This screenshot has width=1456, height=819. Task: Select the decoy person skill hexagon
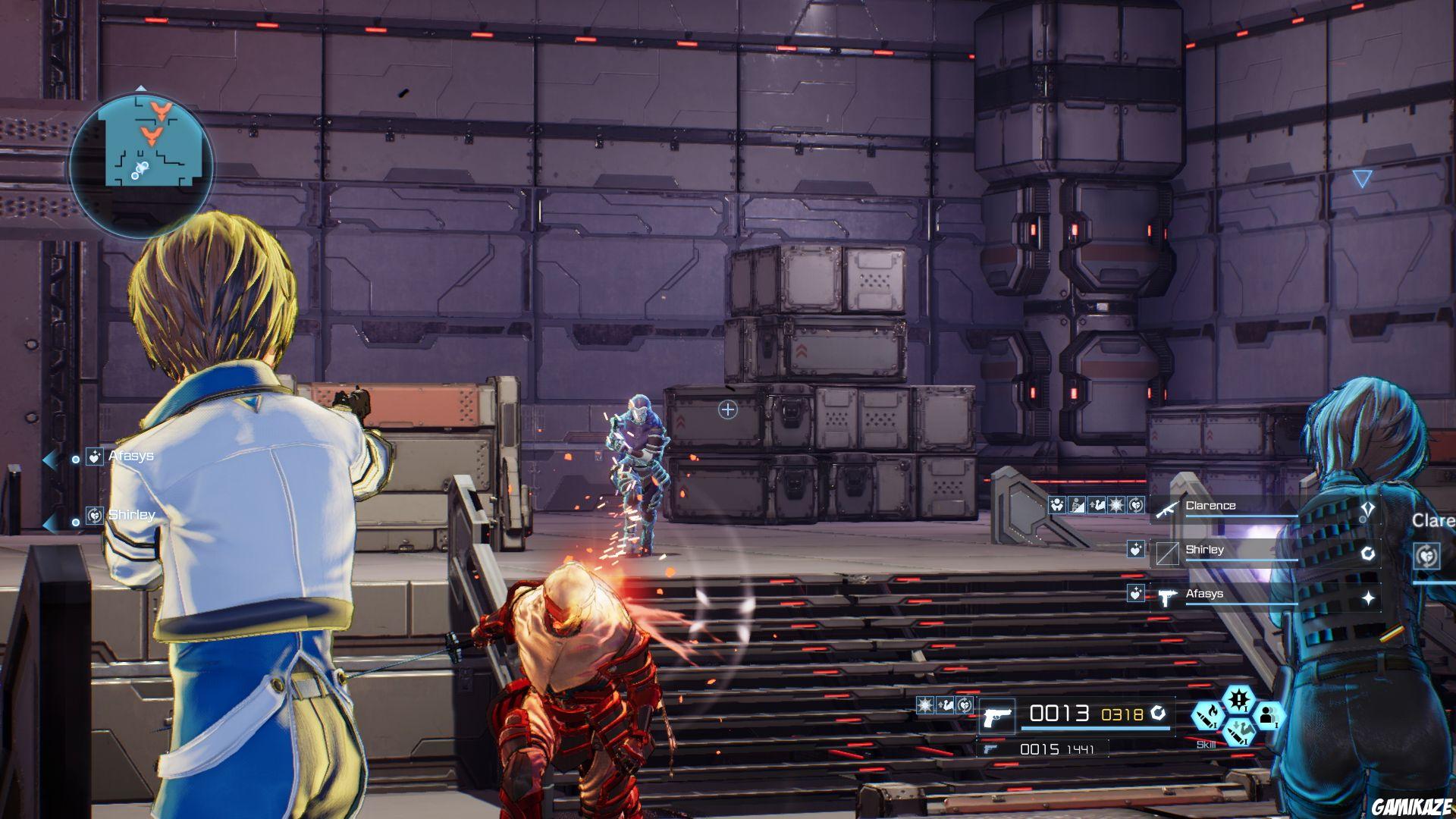(1271, 717)
